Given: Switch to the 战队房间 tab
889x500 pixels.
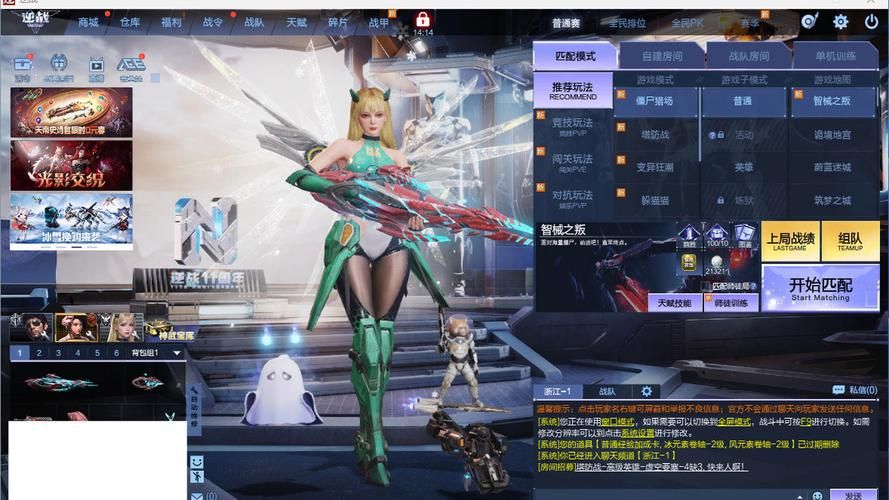Looking at the screenshot, I should pos(748,56).
